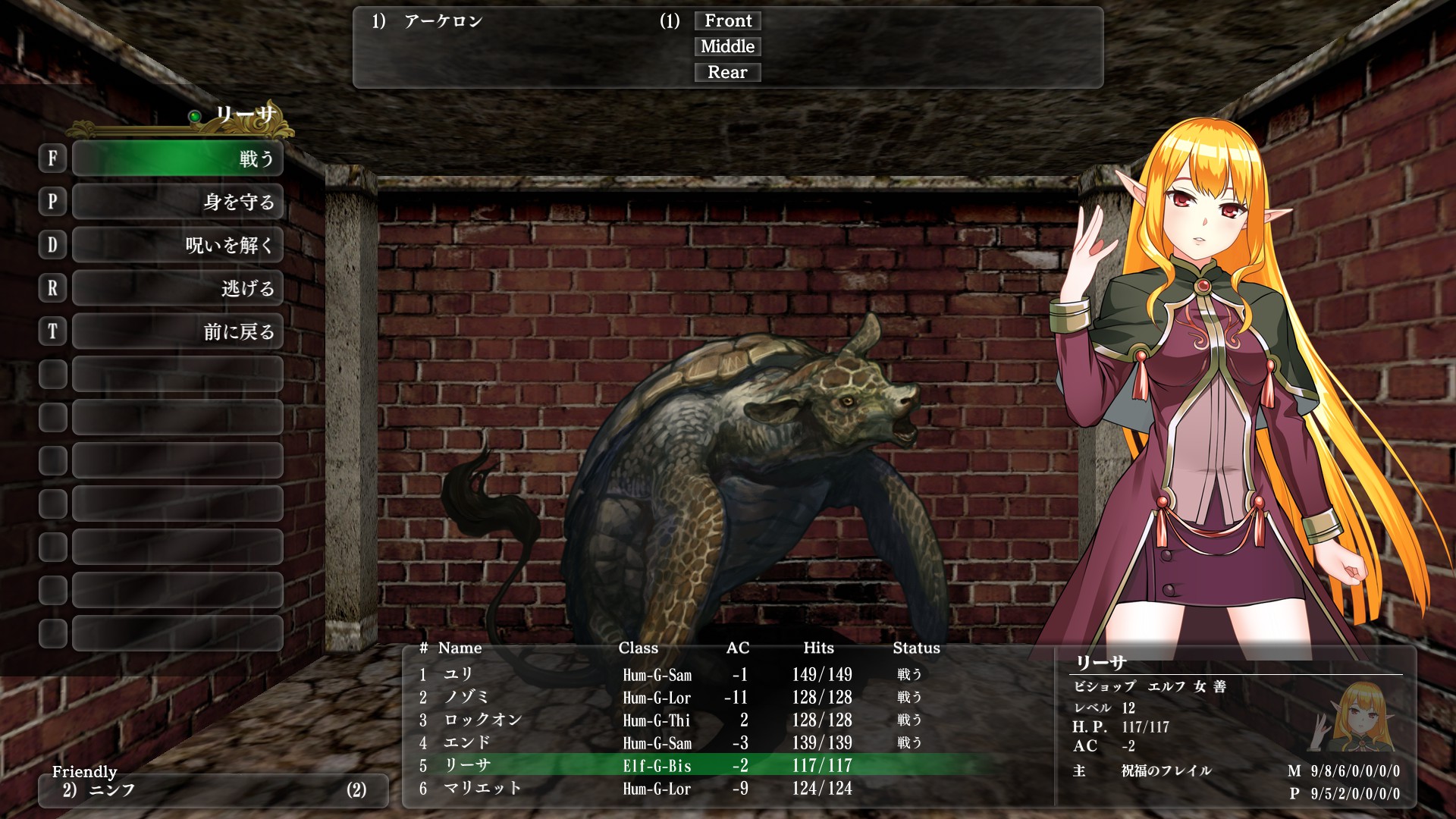Click 前に戻る (Go back) command

coord(177,331)
